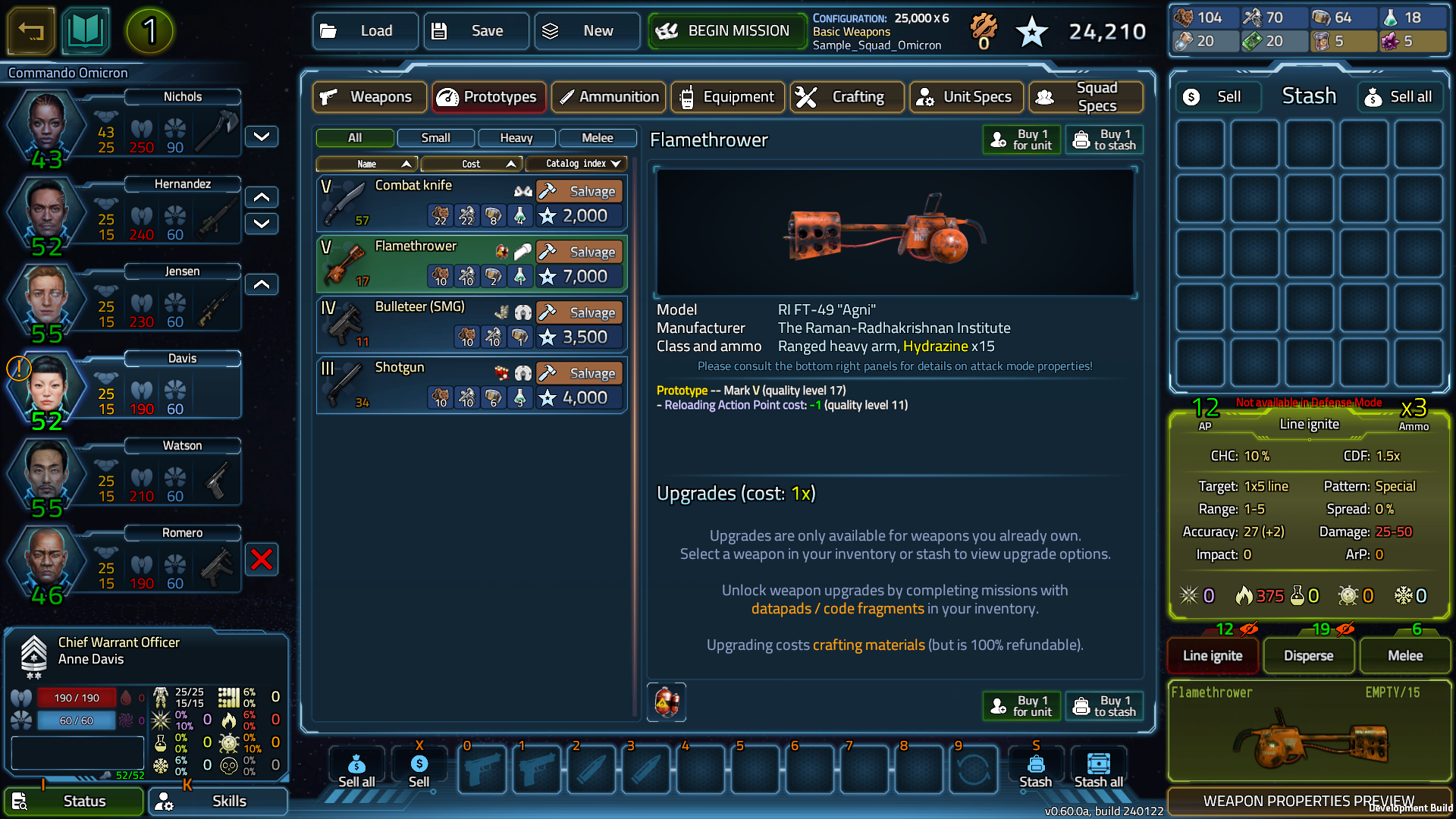The image size is (1456, 819).
Task: Switch to the Ammunition tab
Action: coord(607,97)
